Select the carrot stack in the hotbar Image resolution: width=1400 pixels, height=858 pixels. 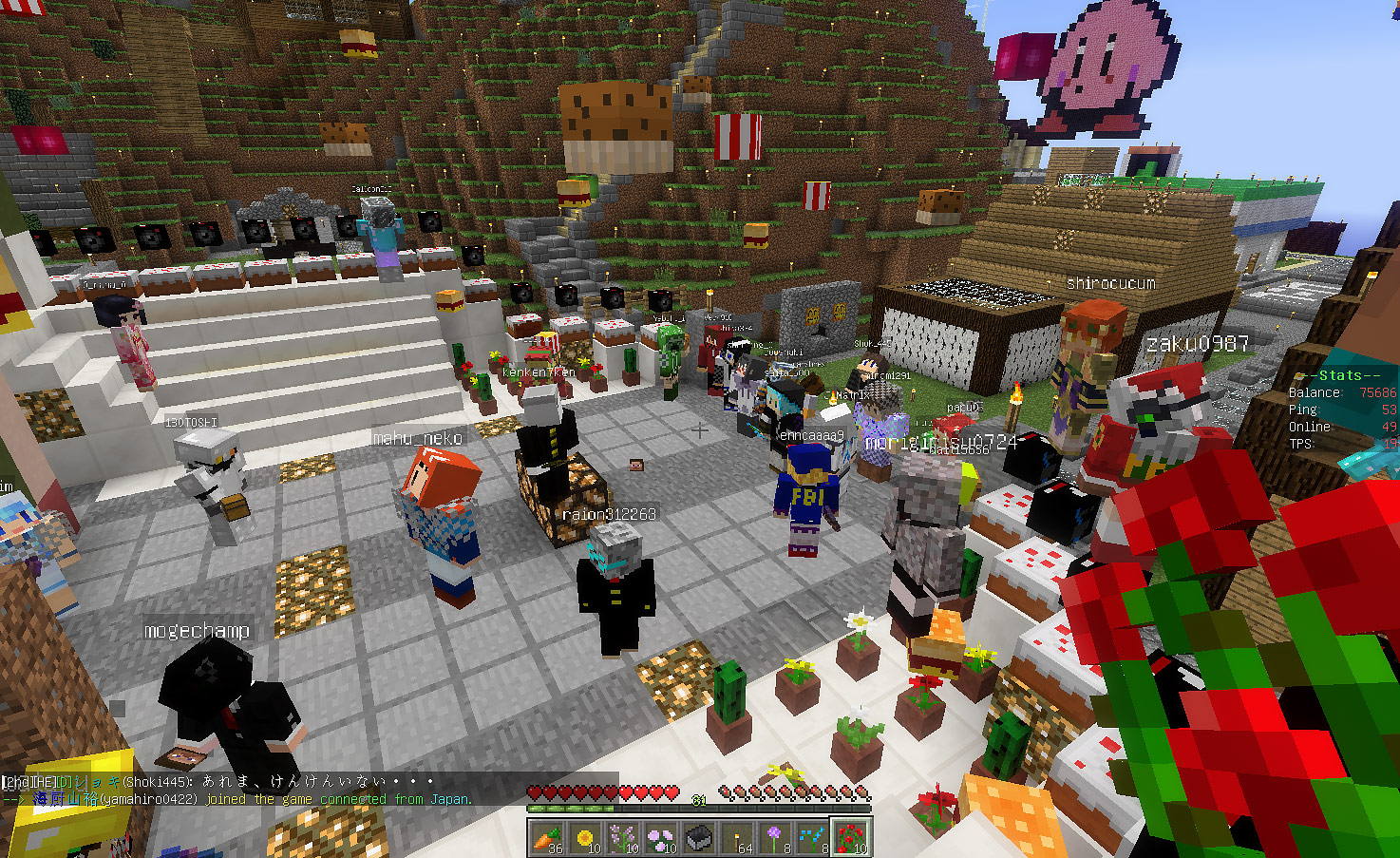[x=547, y=838]
